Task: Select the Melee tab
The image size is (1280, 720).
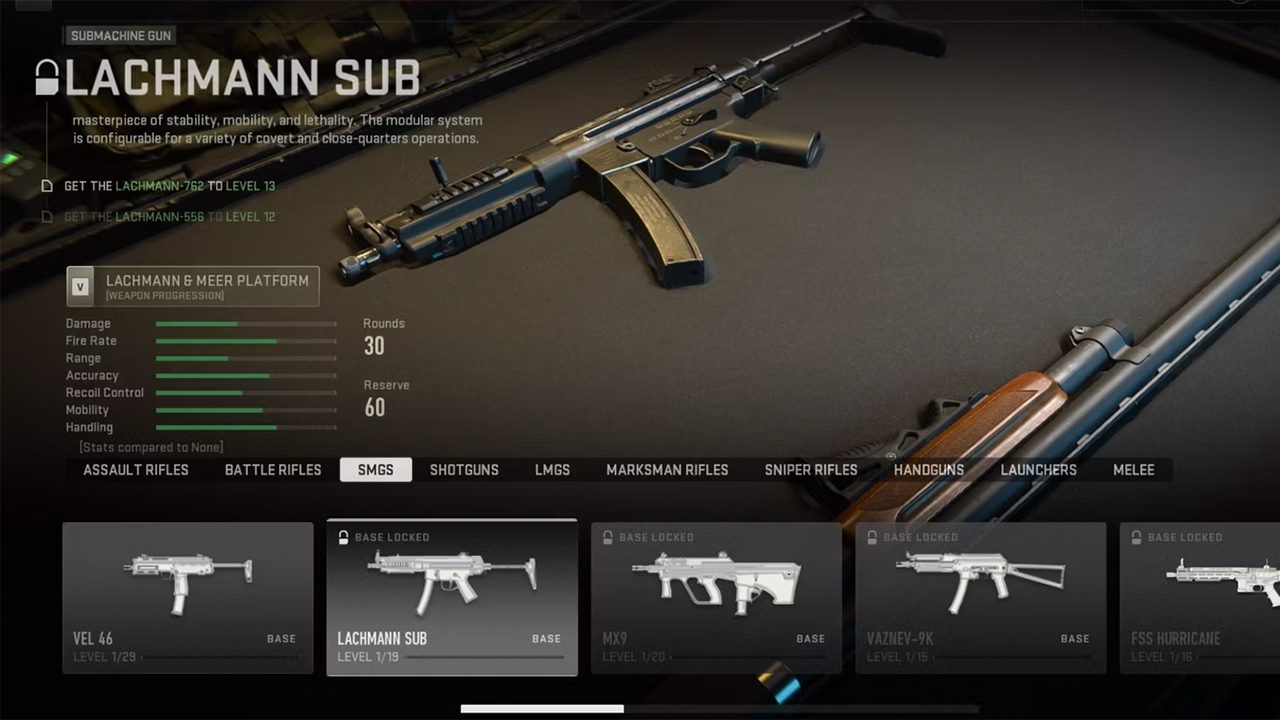Action: pos(1134,470)
